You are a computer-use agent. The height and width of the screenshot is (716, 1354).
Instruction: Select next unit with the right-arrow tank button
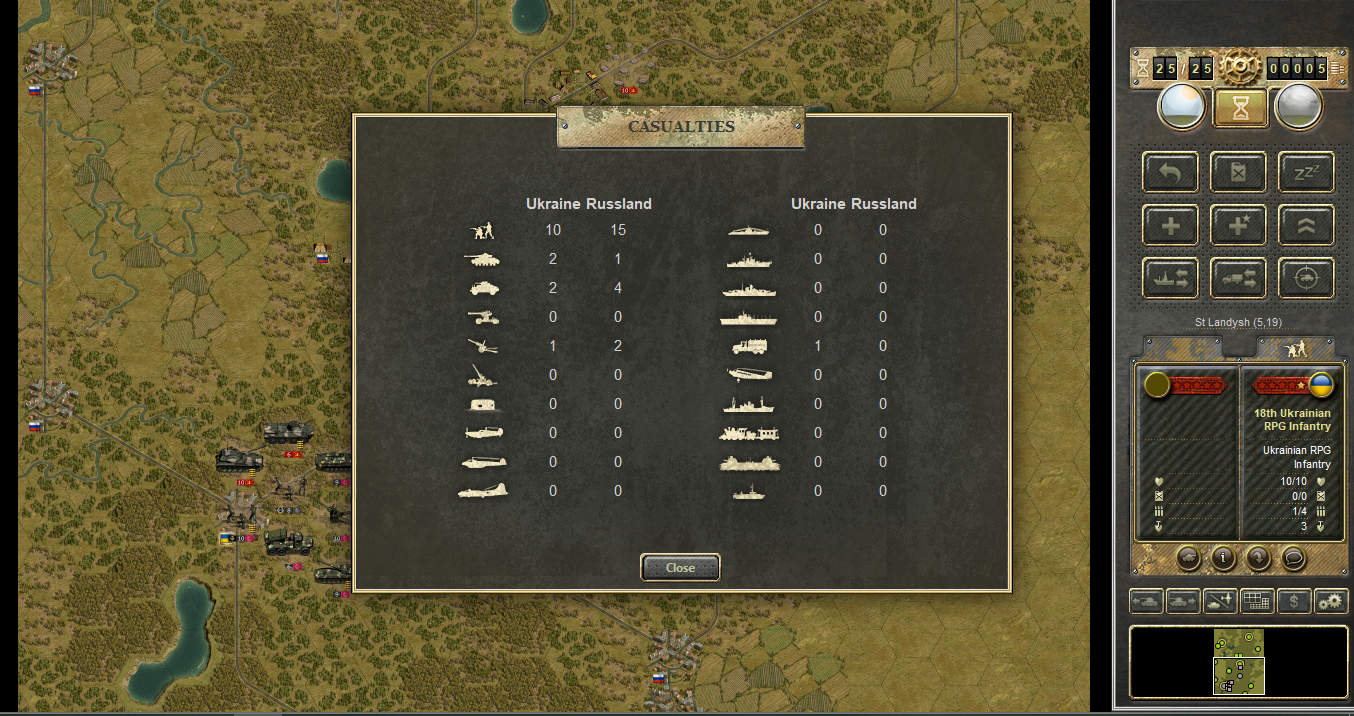1183,601
